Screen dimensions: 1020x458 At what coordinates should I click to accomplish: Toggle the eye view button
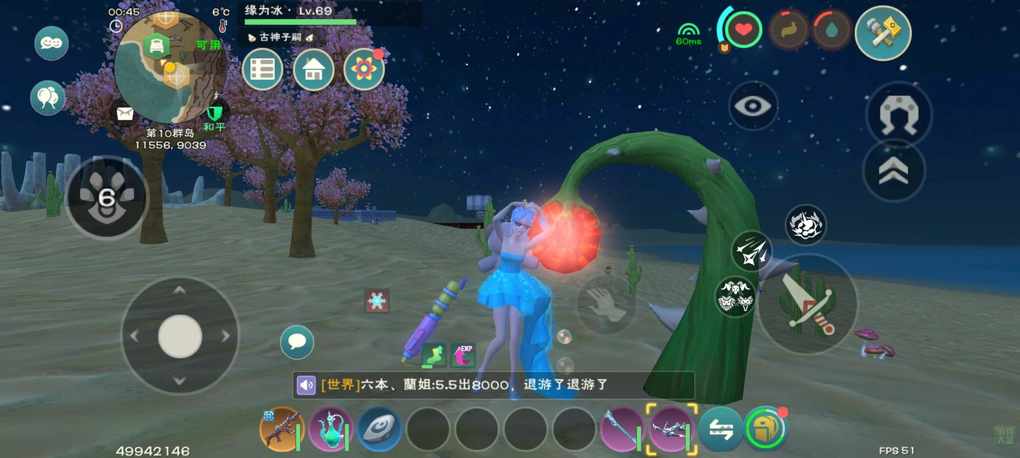click(x=753, y=106)
